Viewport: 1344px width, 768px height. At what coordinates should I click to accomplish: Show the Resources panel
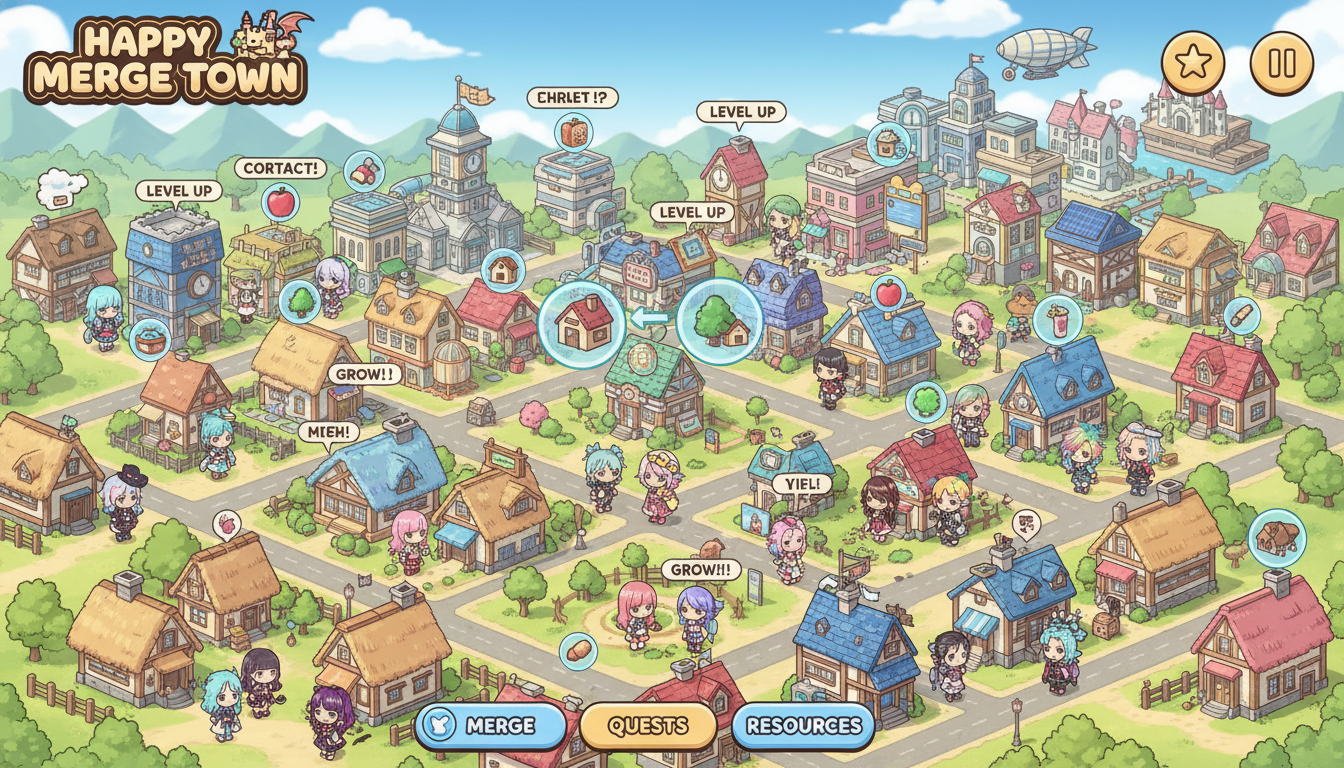point(803,726)
